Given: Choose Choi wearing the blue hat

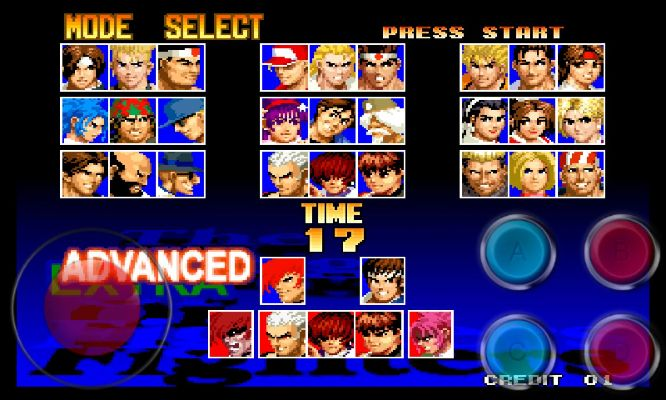Looking at the screenshot, I should 181,174.
